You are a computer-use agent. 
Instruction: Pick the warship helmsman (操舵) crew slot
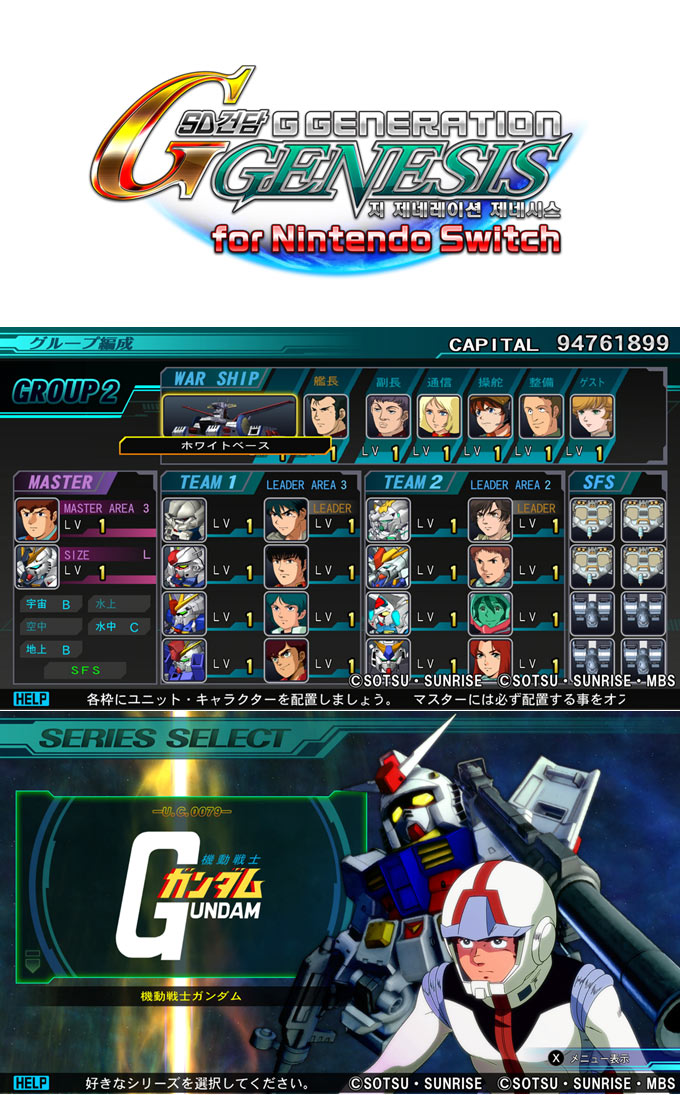[x=489, y=416]
